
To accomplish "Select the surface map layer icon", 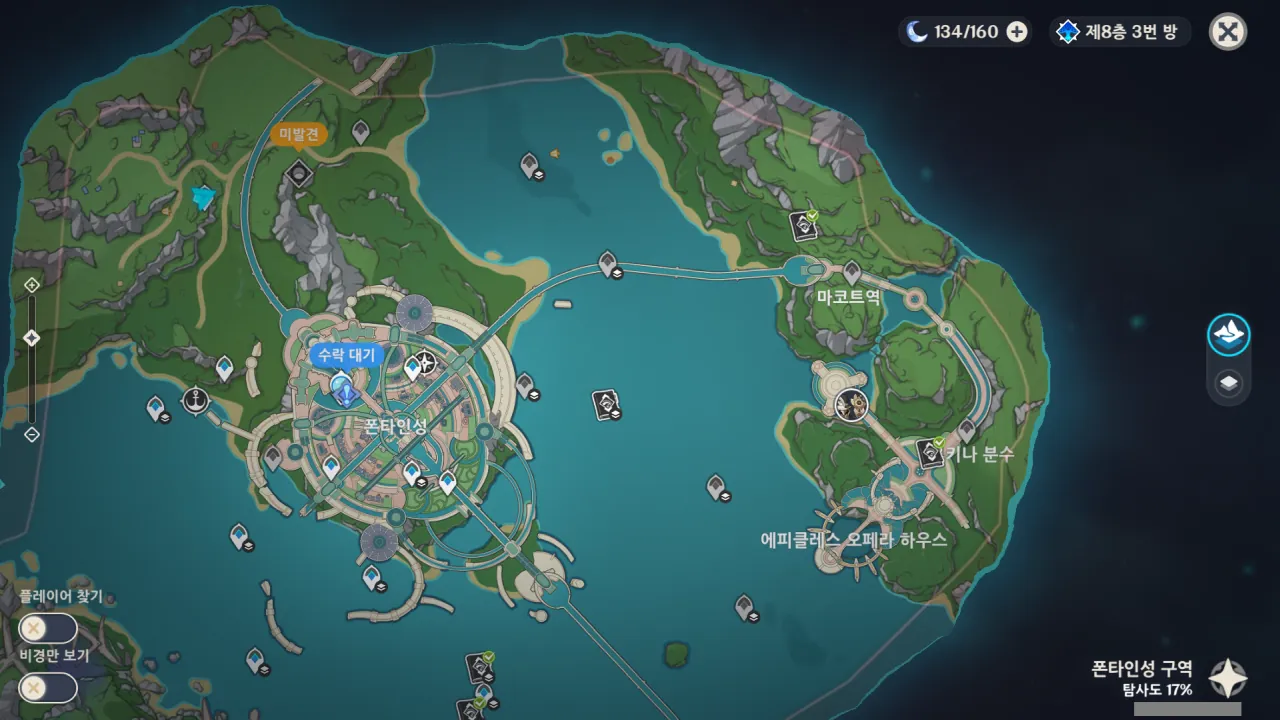I will pos(1228,334).
